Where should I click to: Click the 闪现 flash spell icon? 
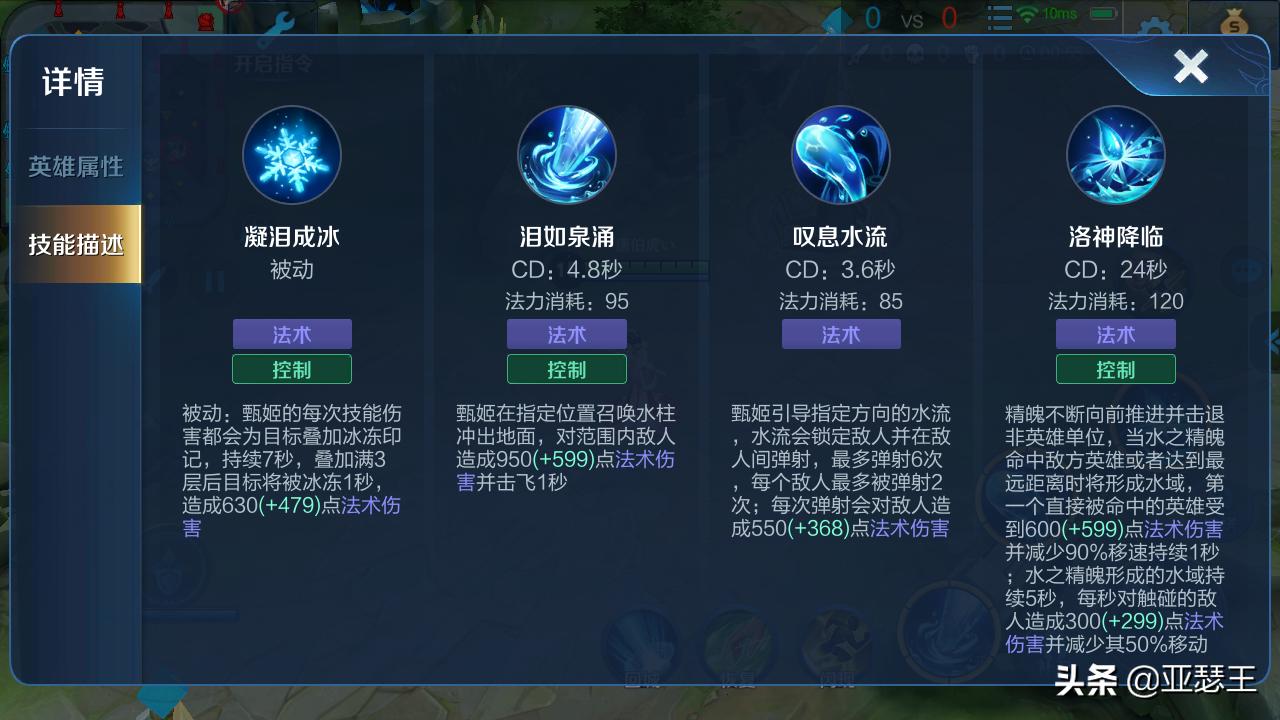(838, 640)
